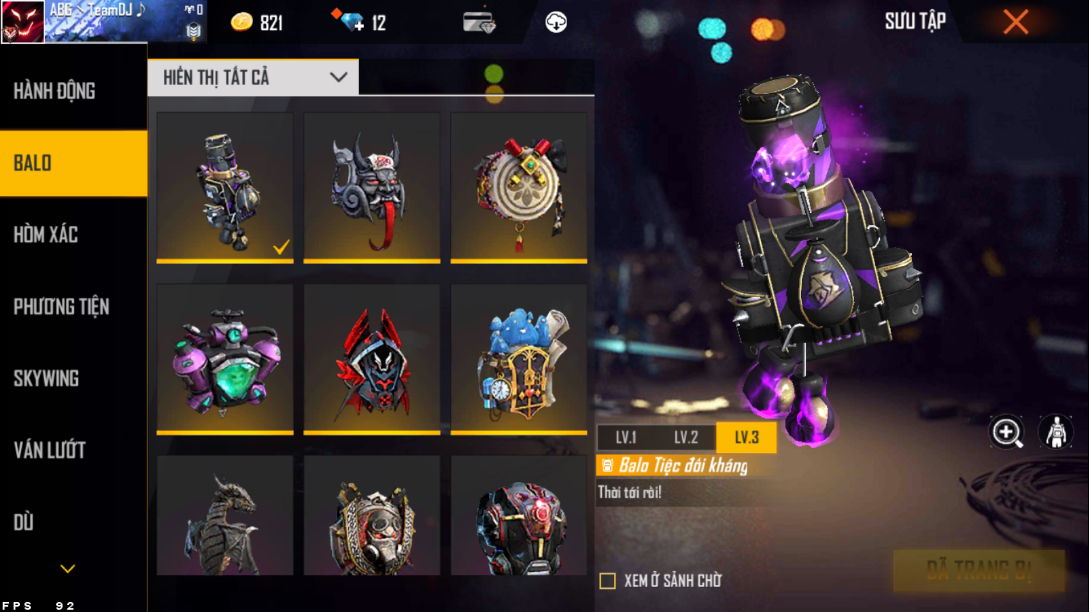Pick the red and black hooded backpack
Image resolution: width=1089 pixels, height=612 pixels.
click(371, 359)
